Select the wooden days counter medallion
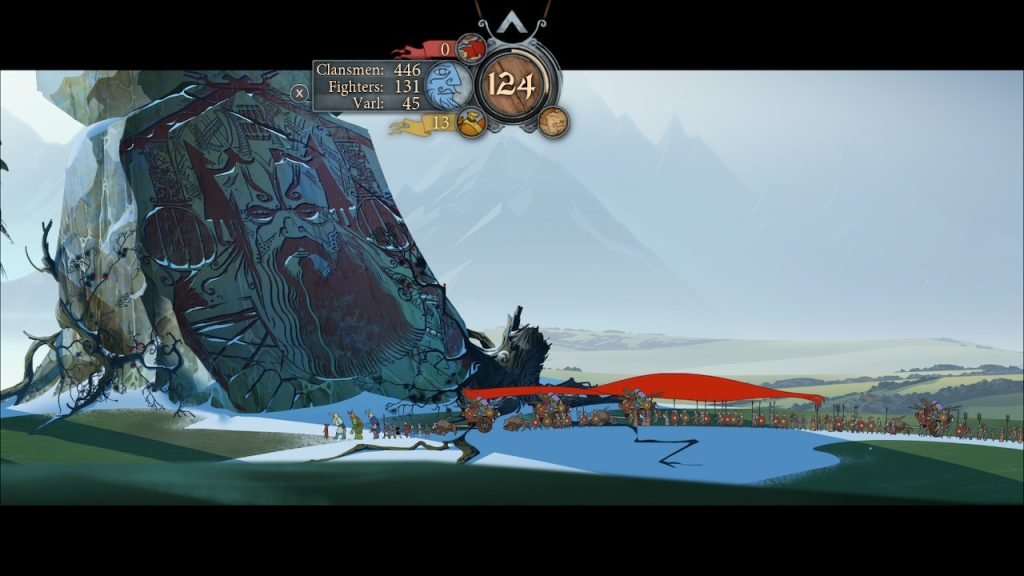This screenshot has width=1024, height=576. 512,86
